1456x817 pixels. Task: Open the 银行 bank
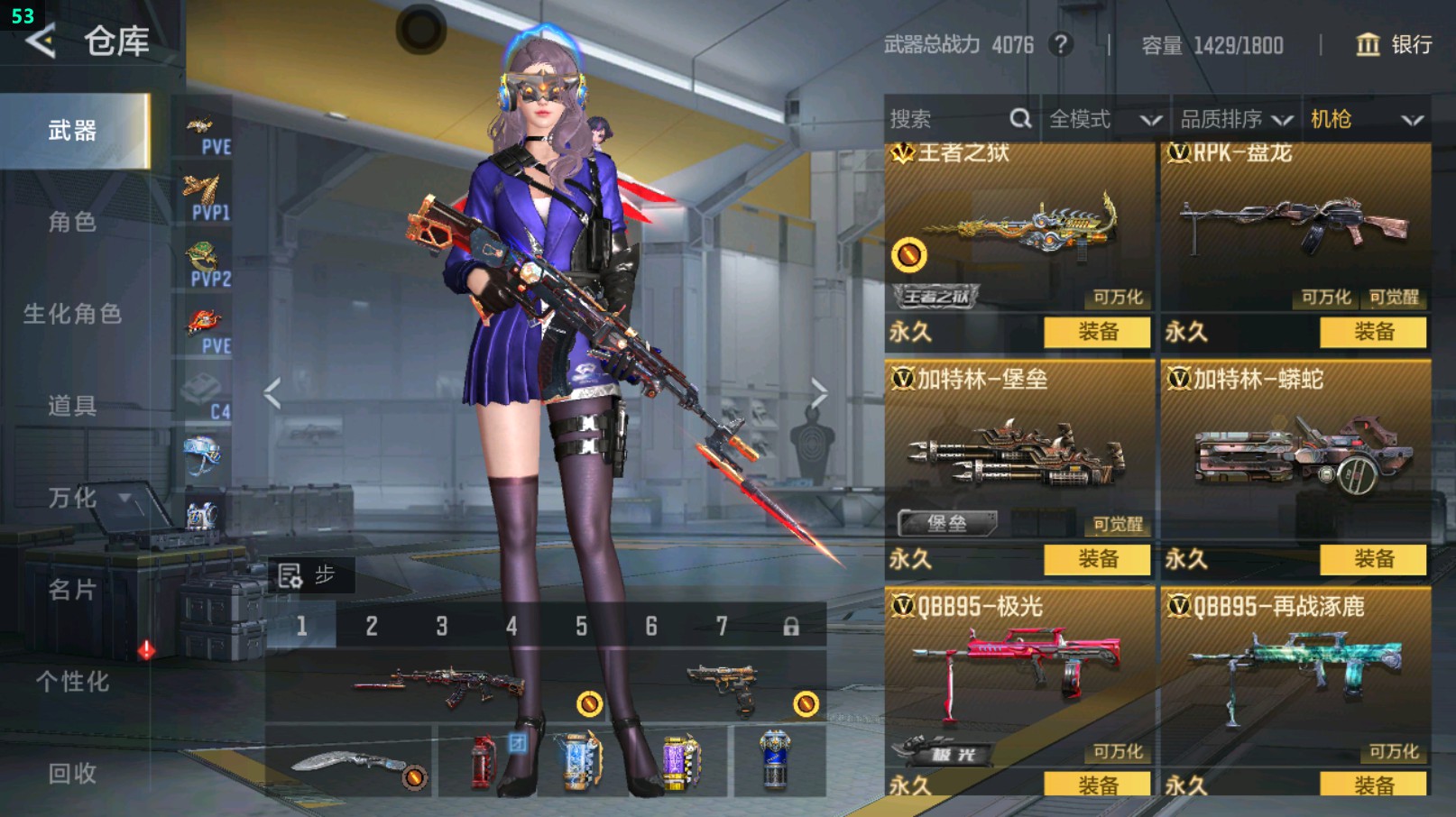pos(1395,44)
